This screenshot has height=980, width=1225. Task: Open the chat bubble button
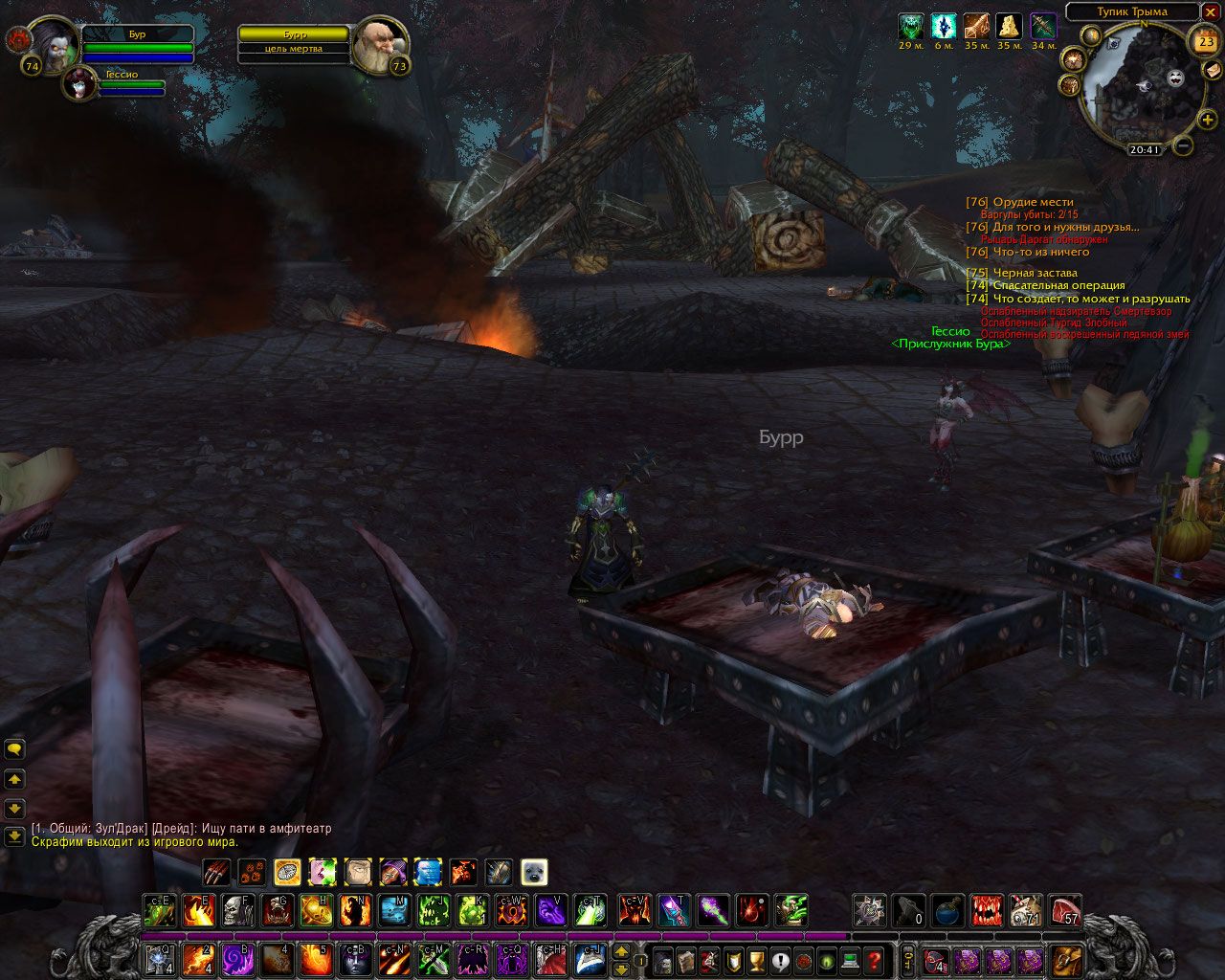[x=14, y=749]
